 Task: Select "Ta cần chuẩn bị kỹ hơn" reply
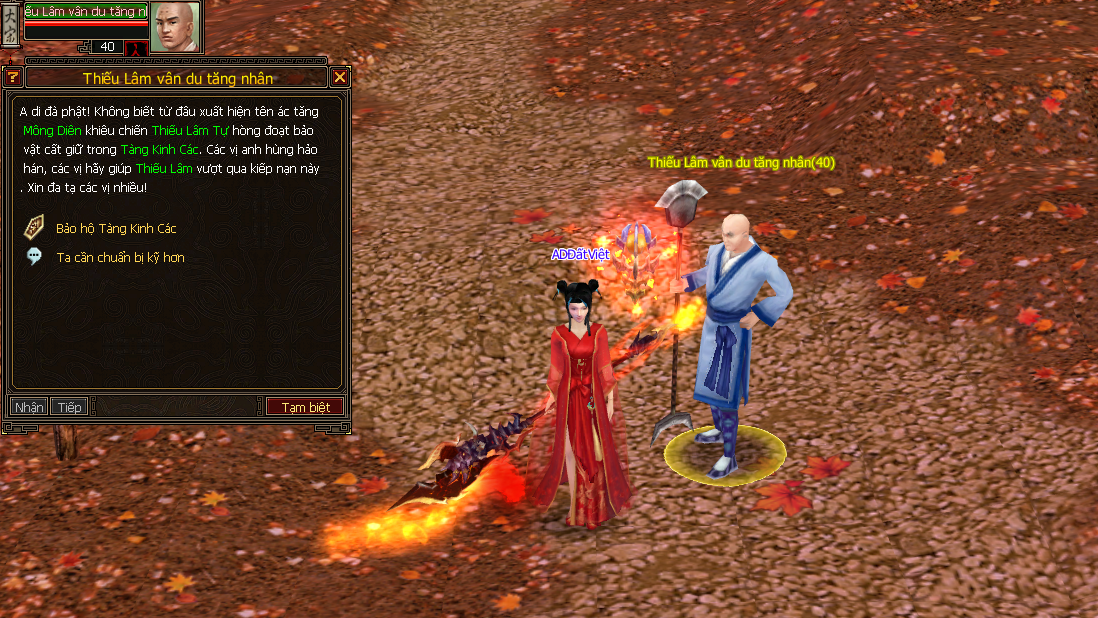[120, 257]
